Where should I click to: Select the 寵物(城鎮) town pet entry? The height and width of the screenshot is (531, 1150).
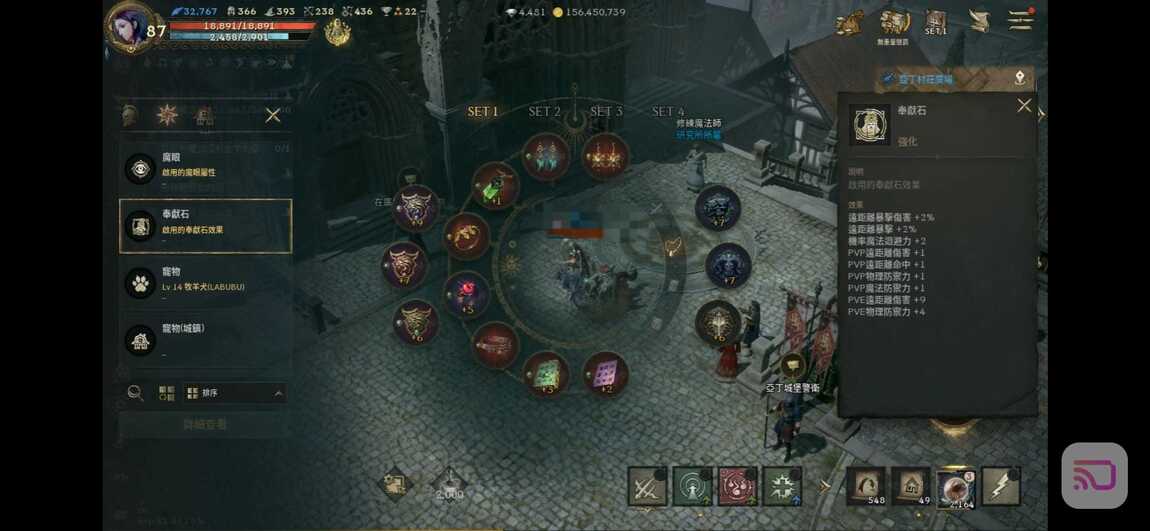point(205,339)
